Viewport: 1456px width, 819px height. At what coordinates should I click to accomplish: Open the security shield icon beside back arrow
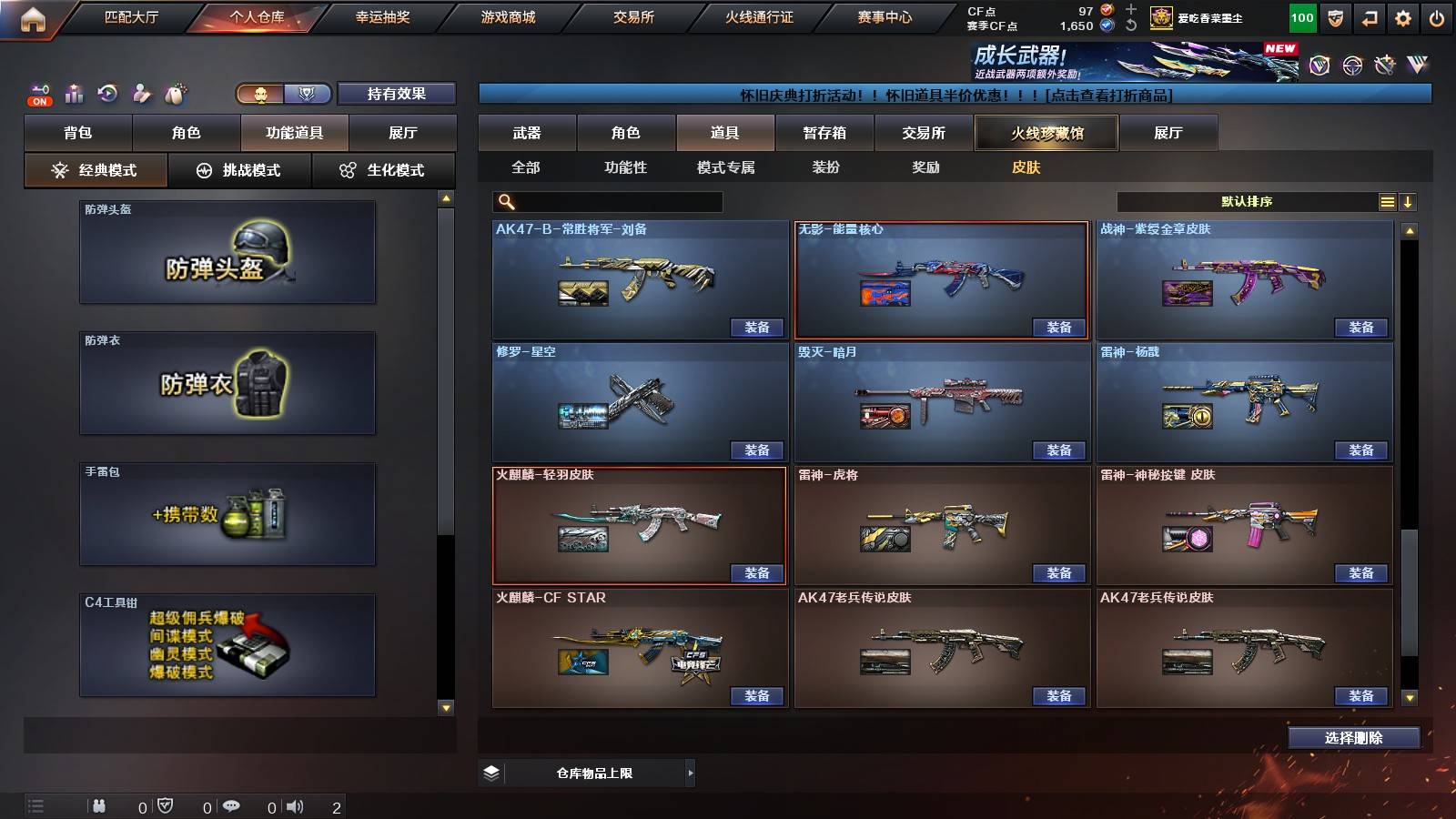(1336, 16)
